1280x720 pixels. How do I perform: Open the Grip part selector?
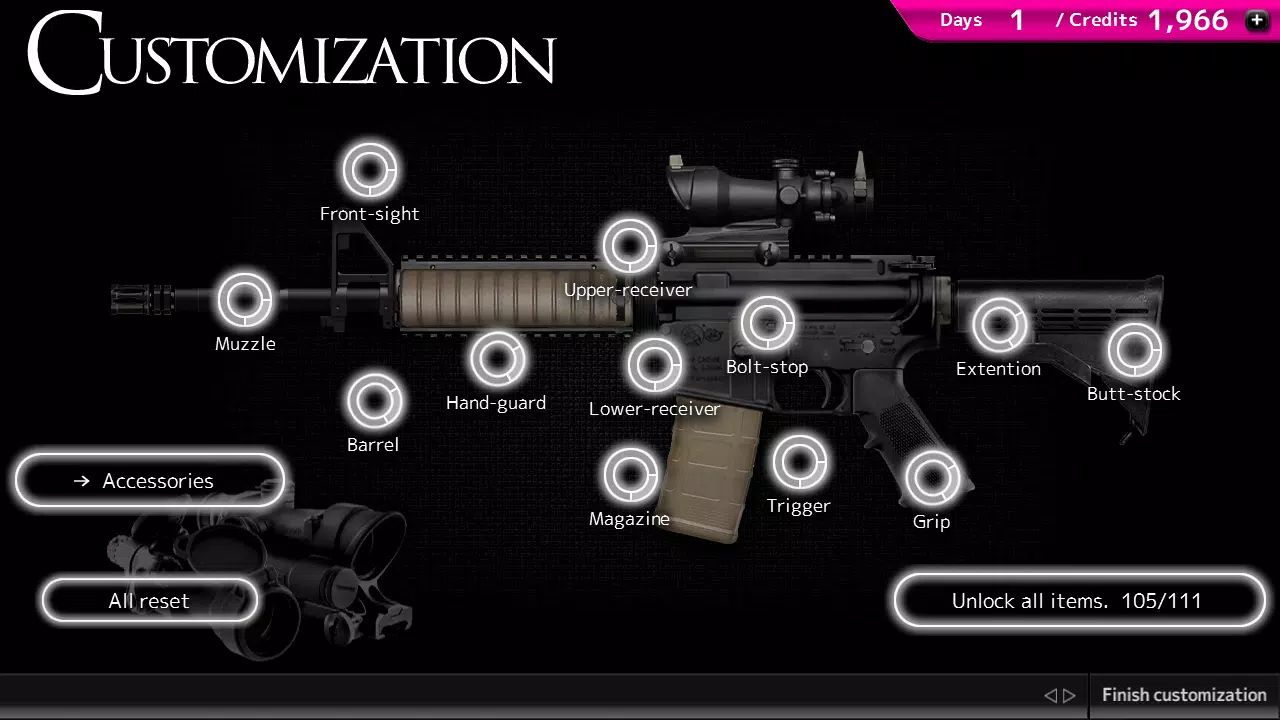[x=931, y=477]
